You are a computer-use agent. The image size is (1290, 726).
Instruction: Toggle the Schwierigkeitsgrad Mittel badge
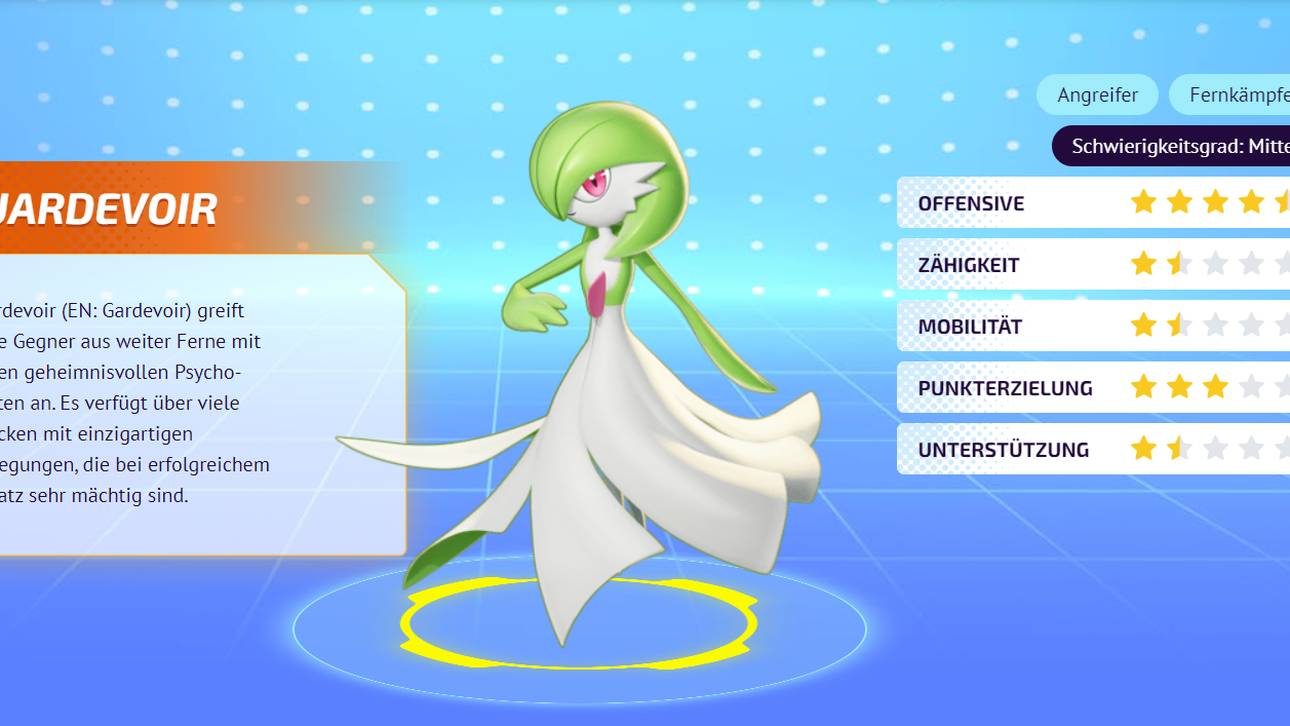click(x=1170, y=146)
